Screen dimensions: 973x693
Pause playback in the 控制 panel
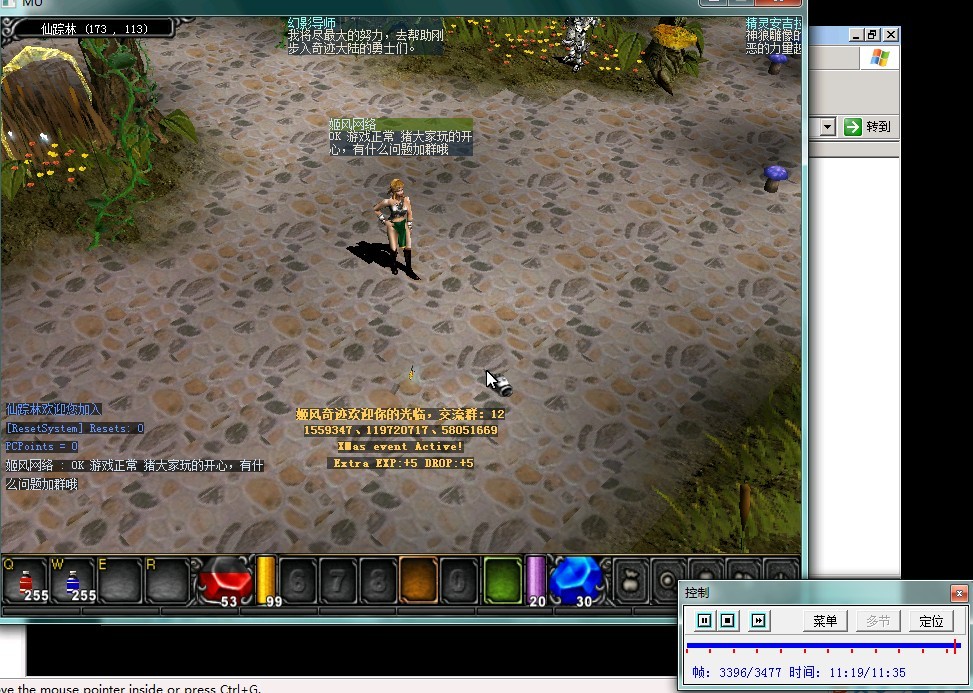[x=704, y=621]
